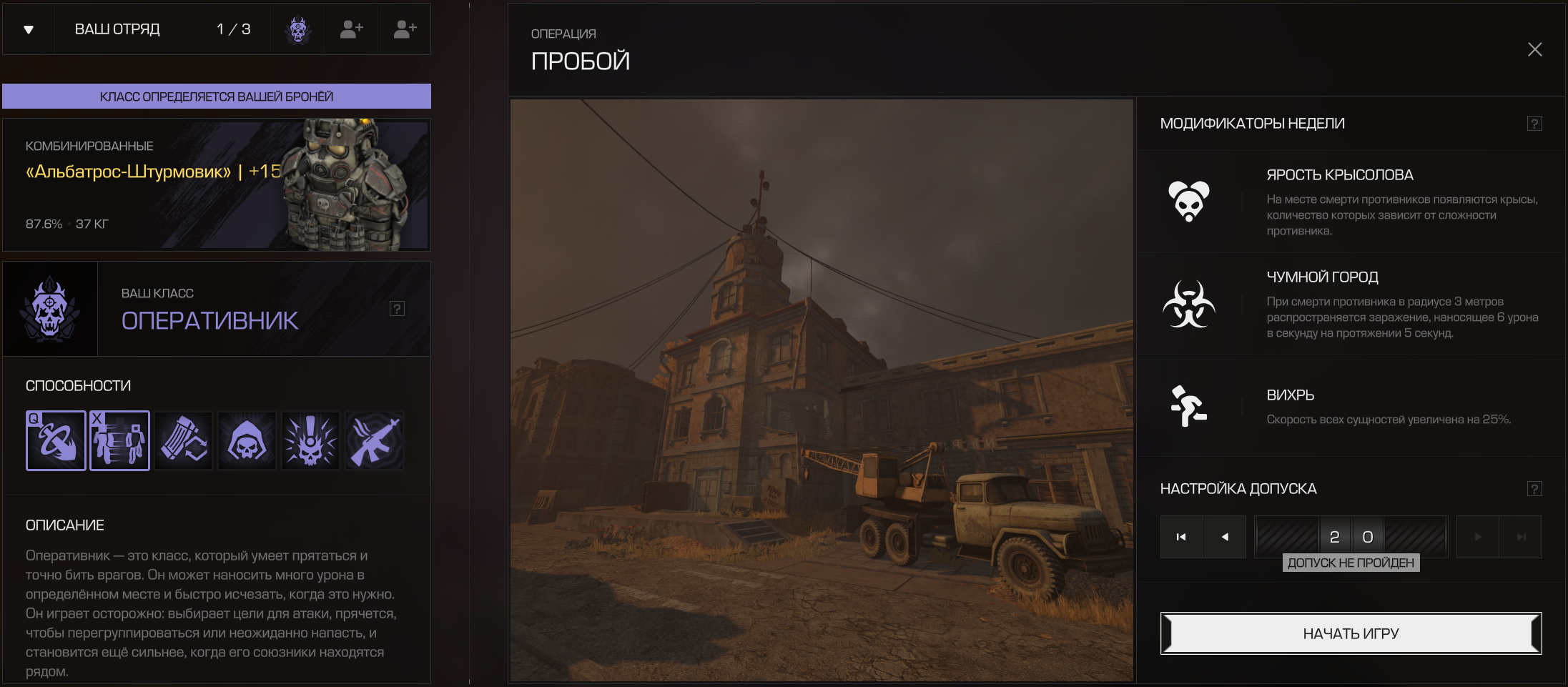Decrease access level by one step

[x=1225, y=537]
